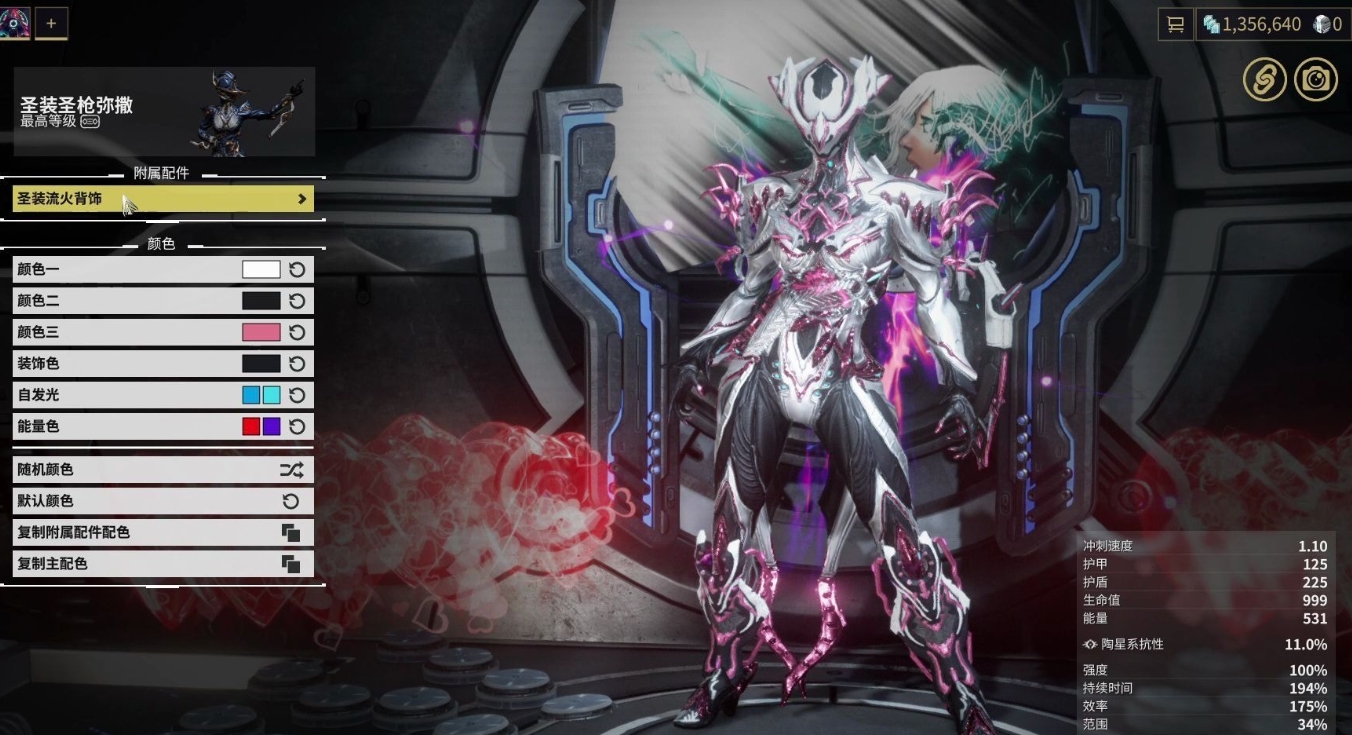The image size is (1352, 735).
Task: Reset 能量色 with its reset arrow
Action: 296,426
